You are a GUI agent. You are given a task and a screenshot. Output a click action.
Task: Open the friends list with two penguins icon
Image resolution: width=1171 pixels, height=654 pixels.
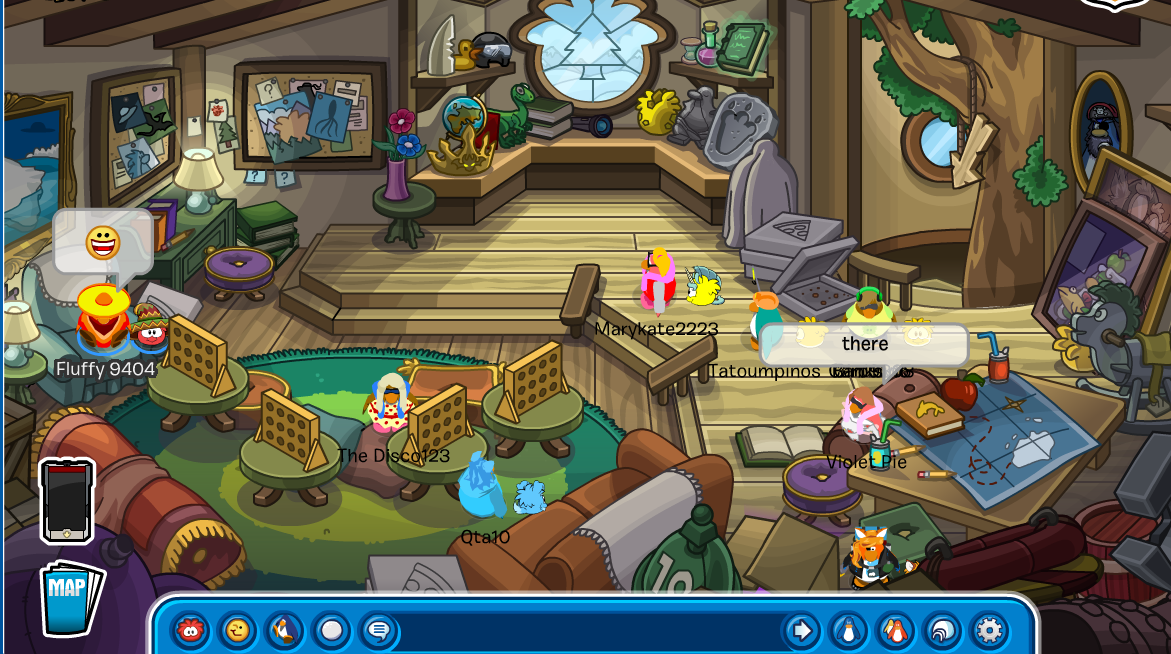click(895, 630)
